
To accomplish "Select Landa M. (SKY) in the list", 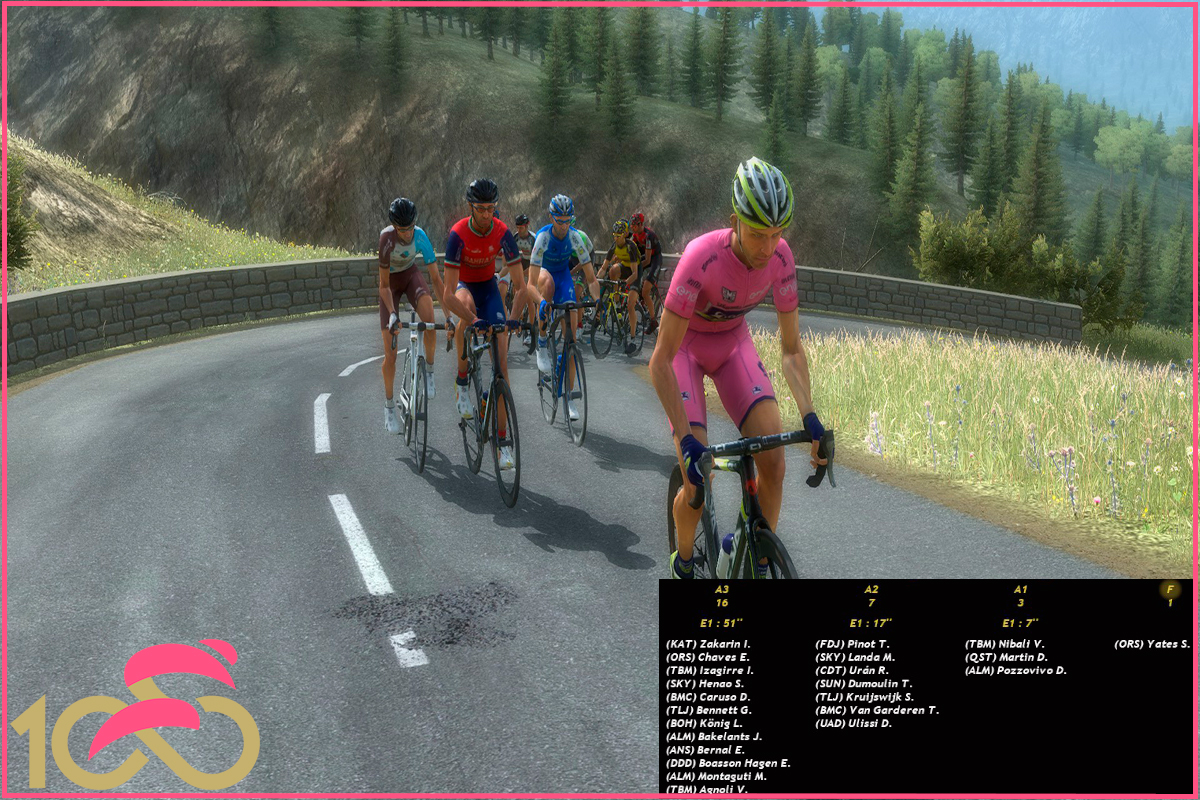I will coord(855,657).
